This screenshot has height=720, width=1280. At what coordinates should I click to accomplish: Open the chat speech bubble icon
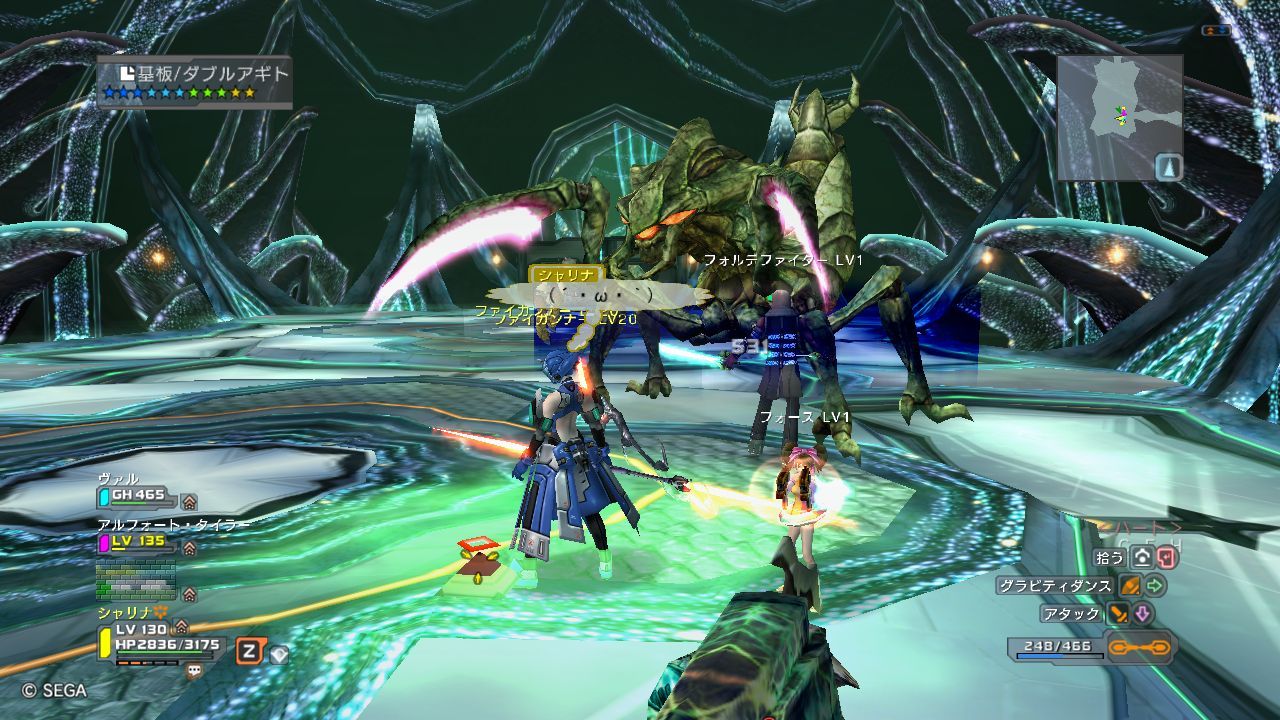(x=194, y=672)
